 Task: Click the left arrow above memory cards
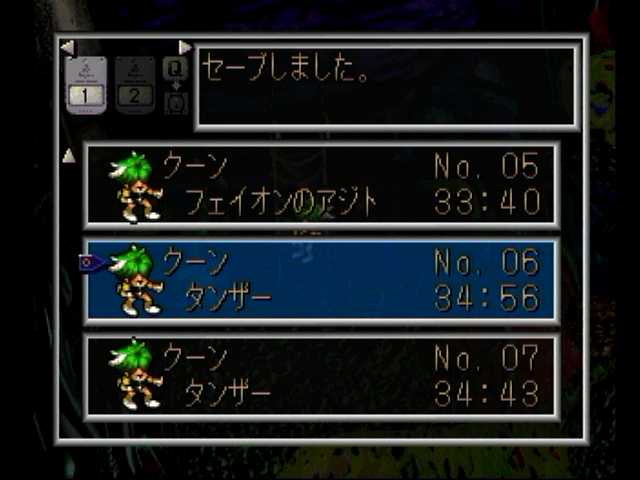click(66, 47)
